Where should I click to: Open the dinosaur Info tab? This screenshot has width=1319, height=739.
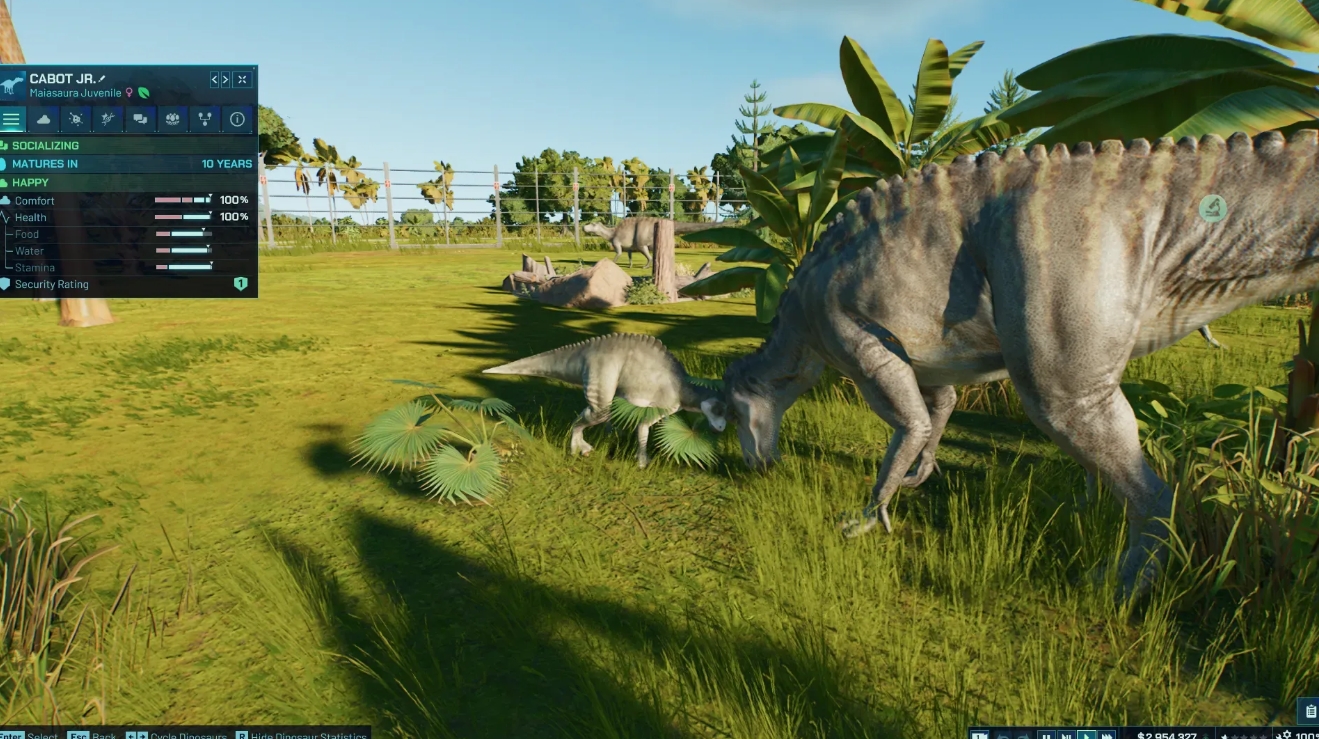[237, 119]
